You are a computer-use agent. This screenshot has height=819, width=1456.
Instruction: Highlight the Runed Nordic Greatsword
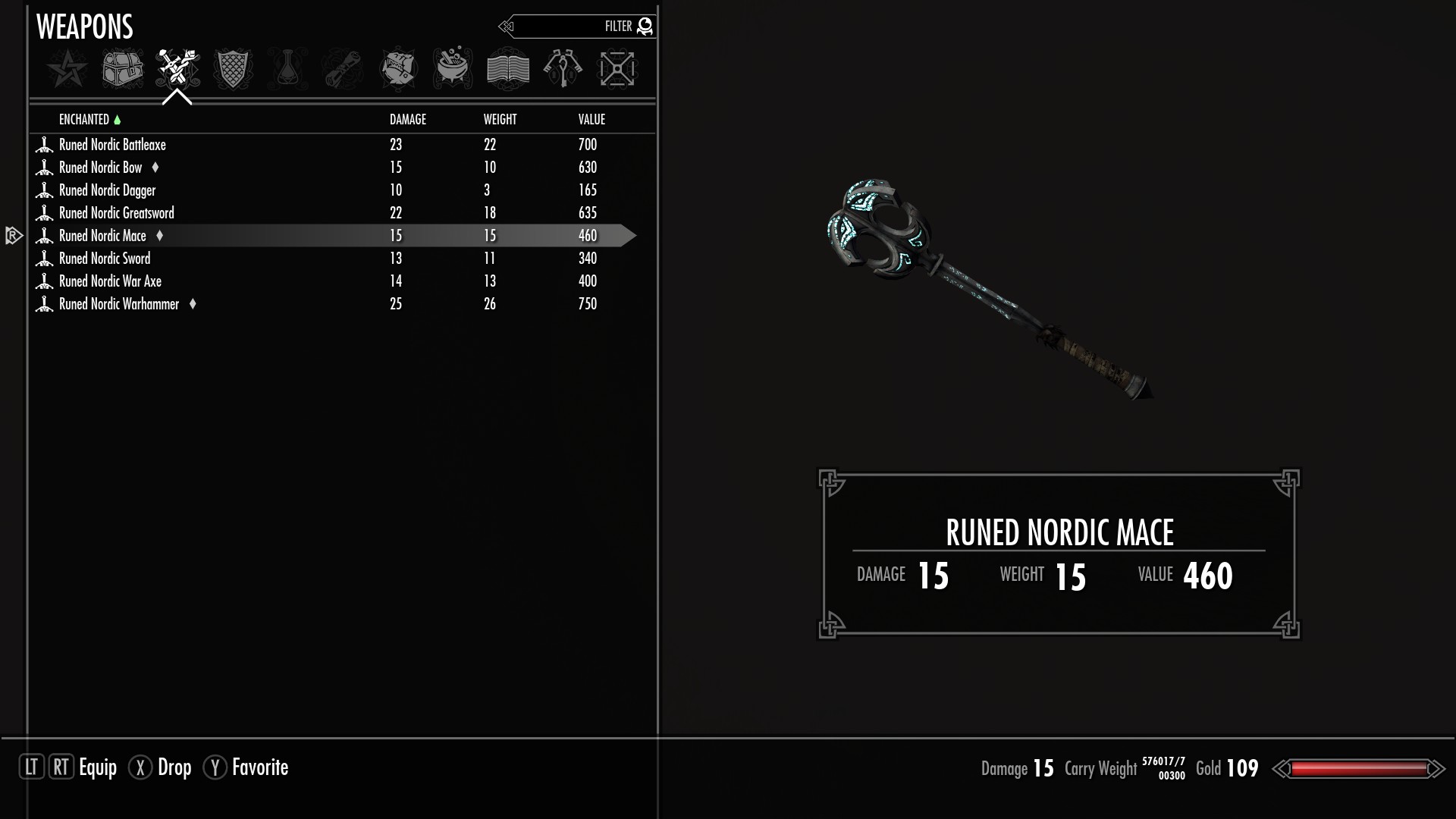[116, 213]
